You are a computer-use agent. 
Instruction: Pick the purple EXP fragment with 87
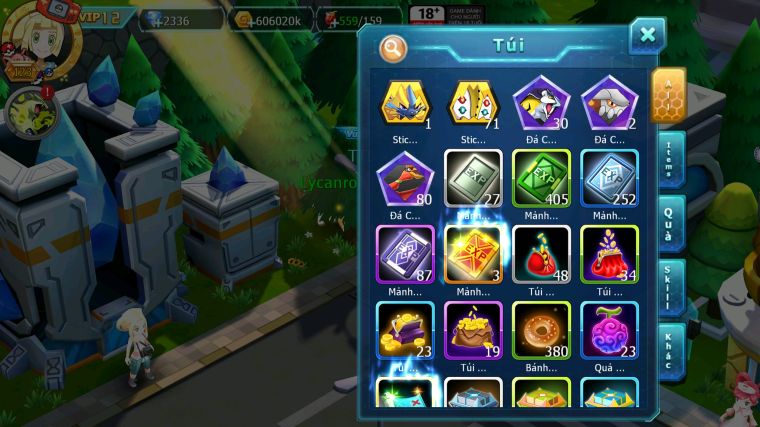(x=405, y=253)
